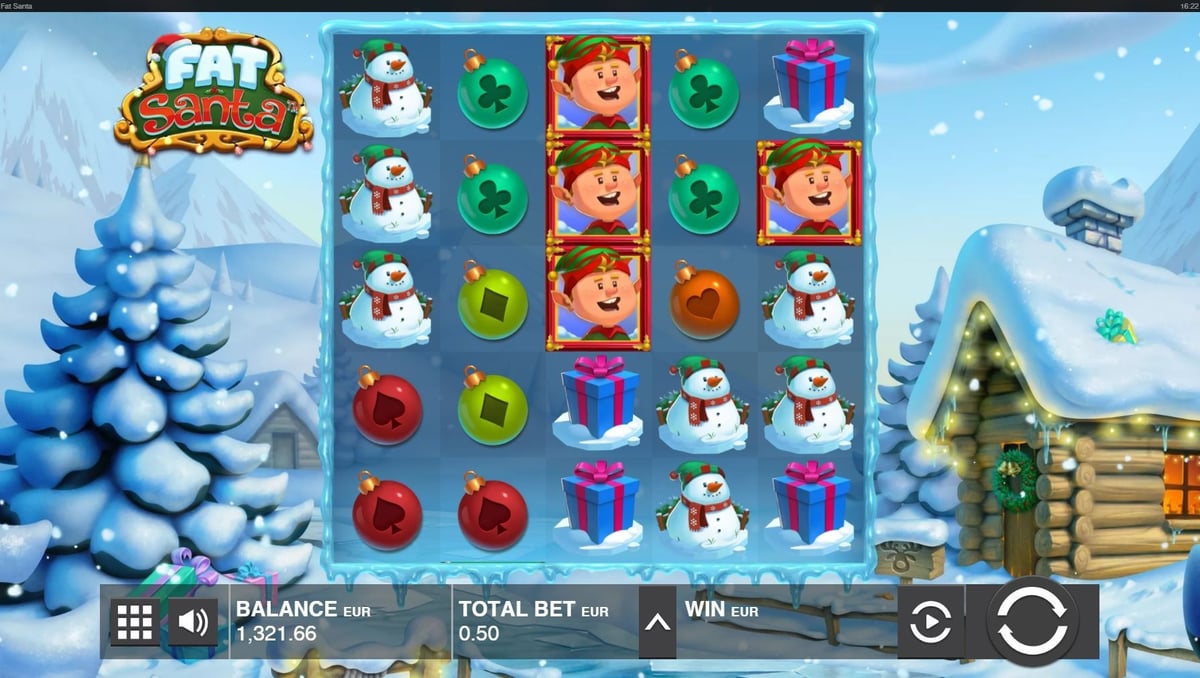Start autoplay with the circular play icon
This screenshot has width=1200, height=678.
930,622
